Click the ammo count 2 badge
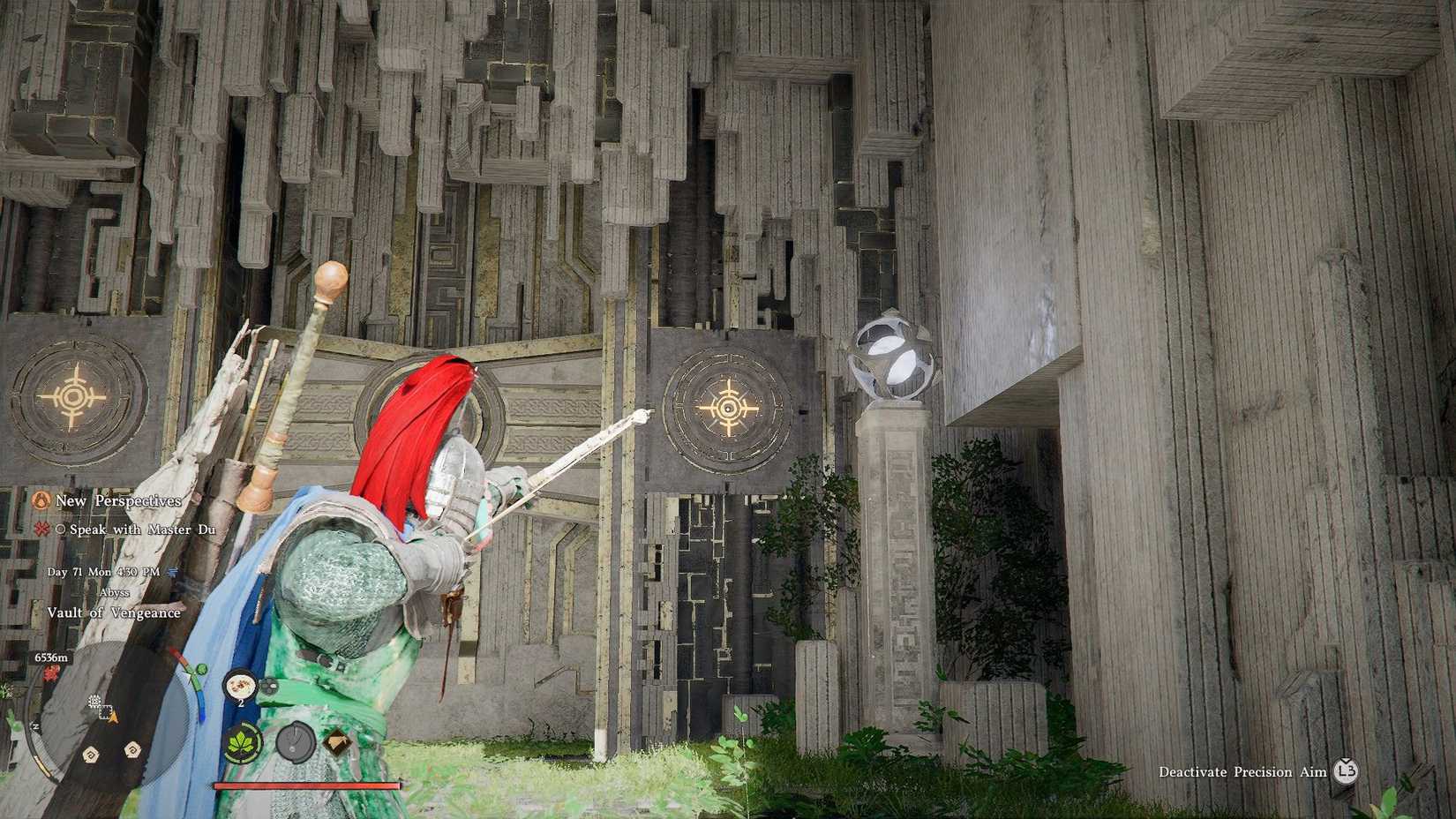 (241, 702)
